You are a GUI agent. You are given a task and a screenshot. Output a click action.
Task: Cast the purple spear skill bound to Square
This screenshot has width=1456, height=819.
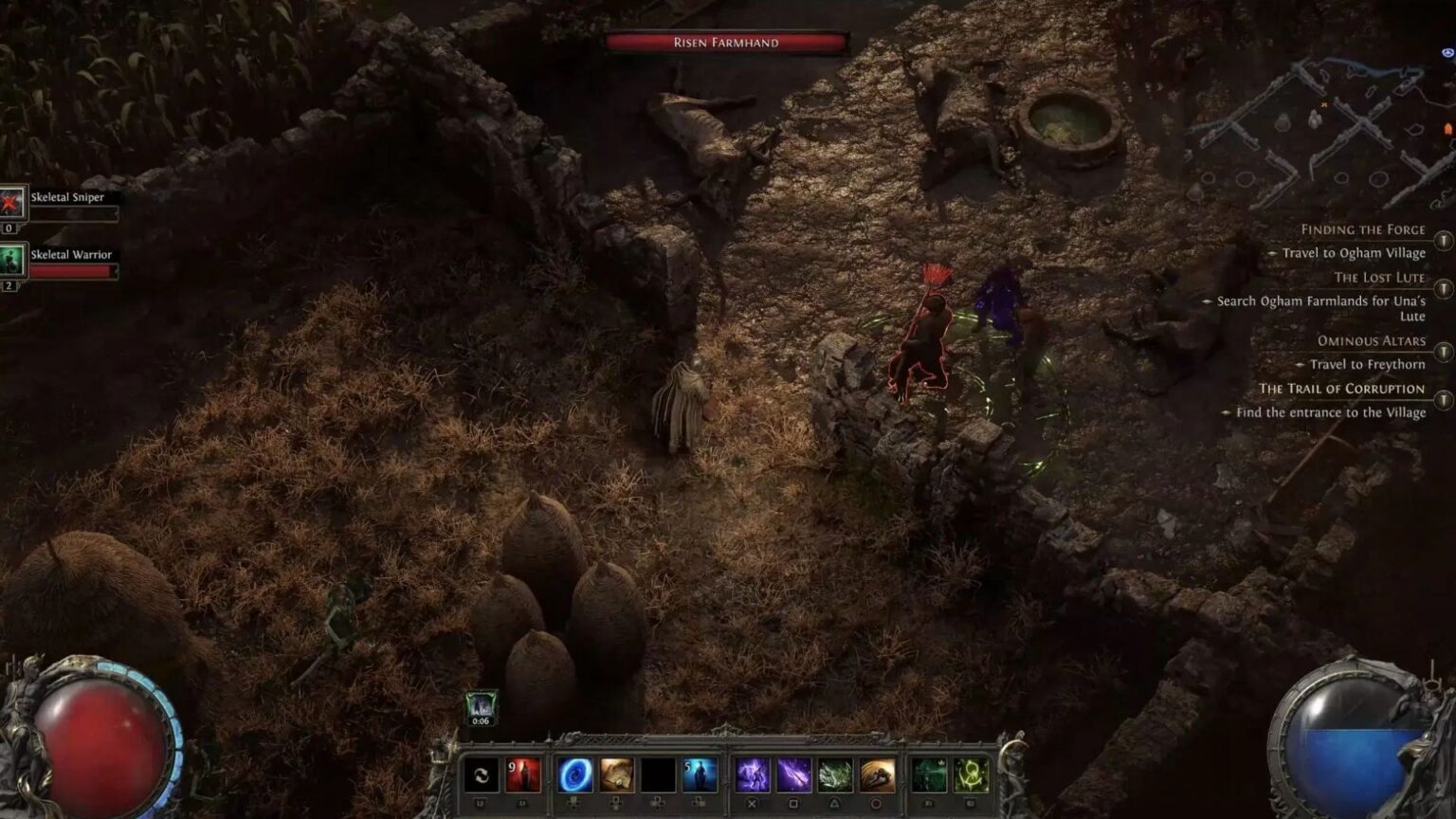(x=793, y=775)
